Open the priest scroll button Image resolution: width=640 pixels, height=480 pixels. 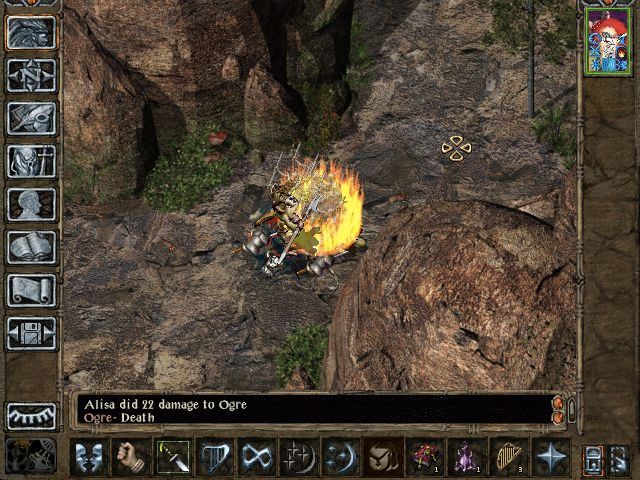tap(31, 290)
